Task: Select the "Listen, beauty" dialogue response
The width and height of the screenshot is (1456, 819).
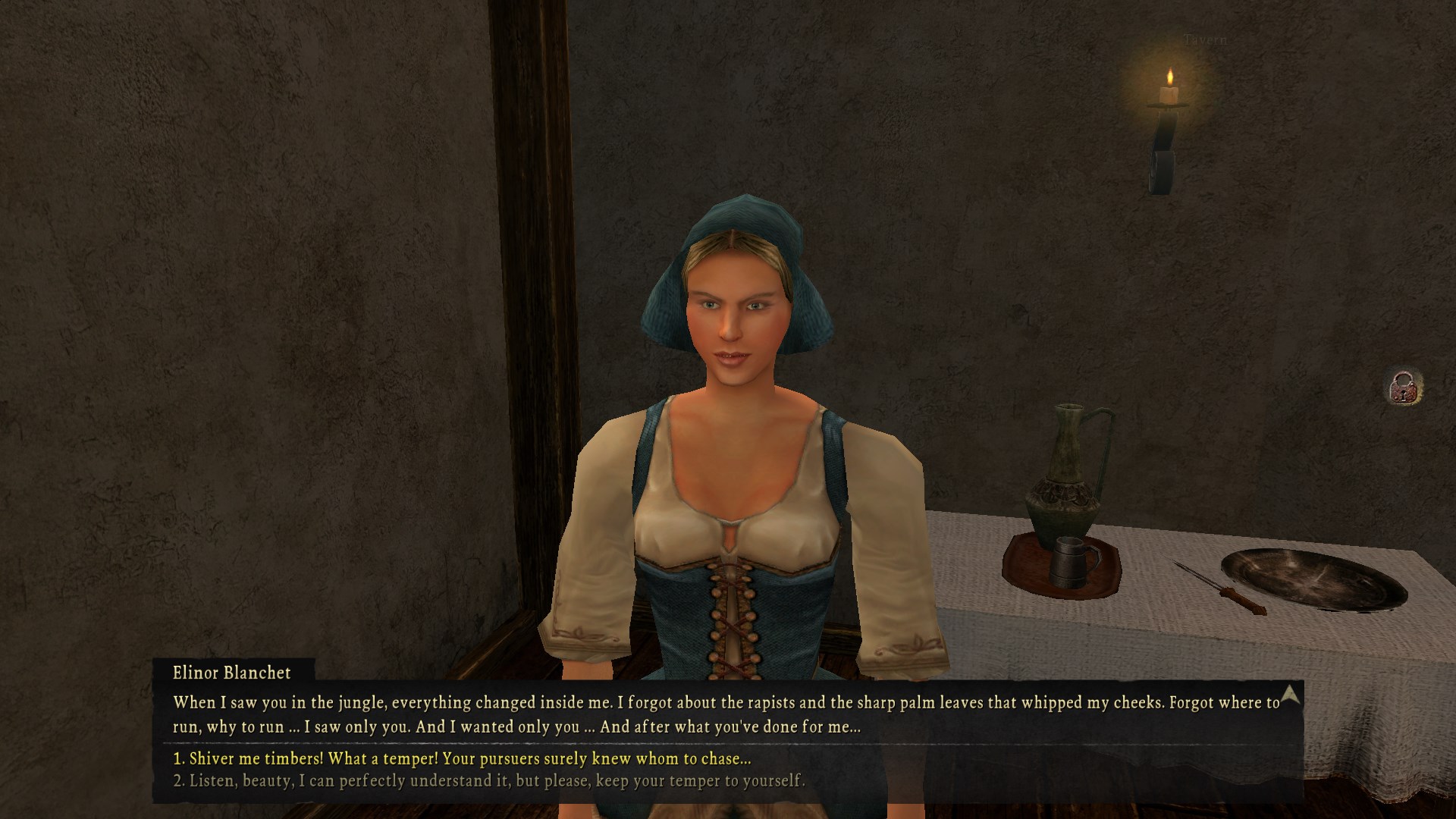Action: (x=489, y=780)
